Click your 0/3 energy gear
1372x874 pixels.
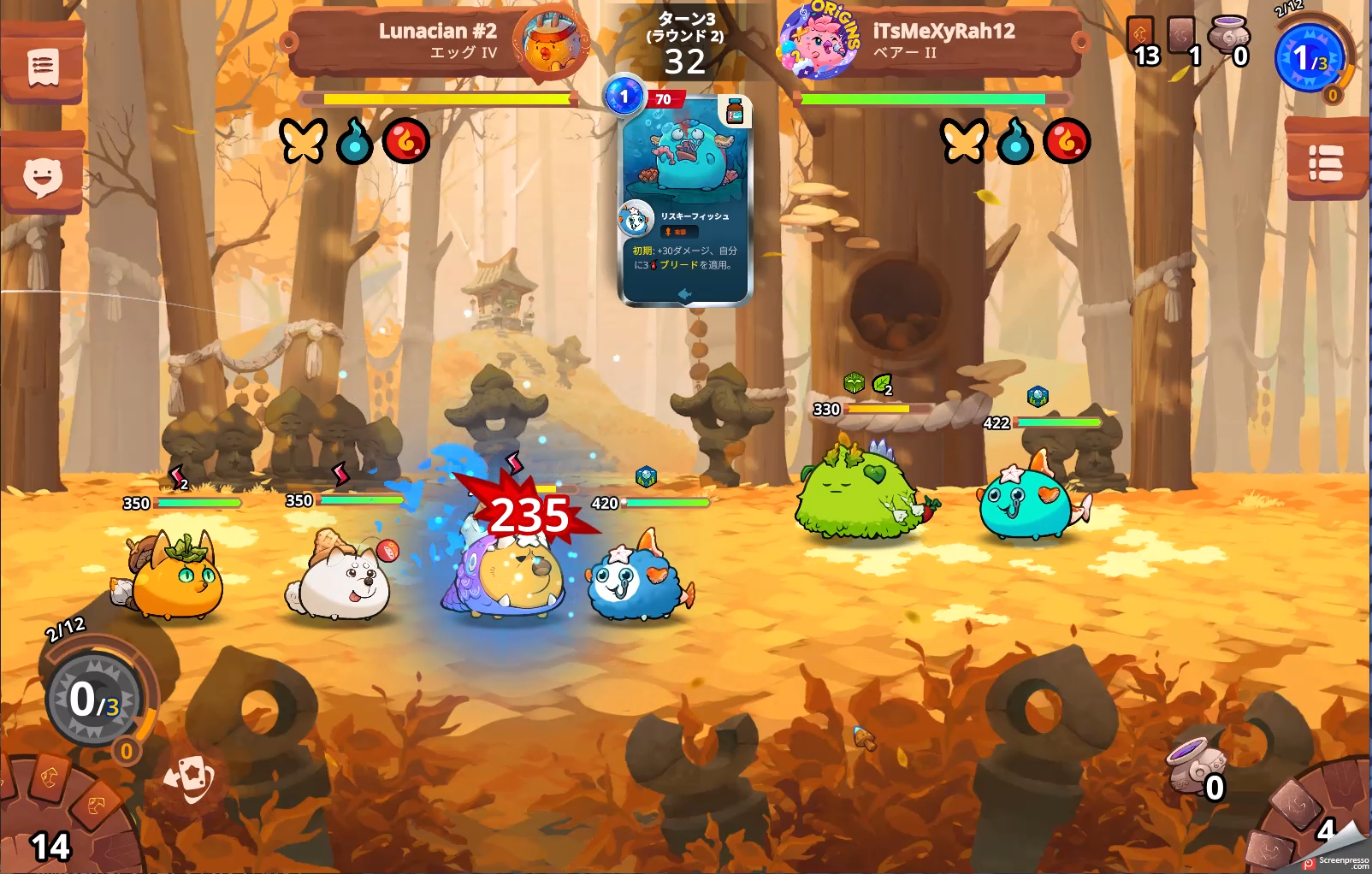tap(94, 700)
